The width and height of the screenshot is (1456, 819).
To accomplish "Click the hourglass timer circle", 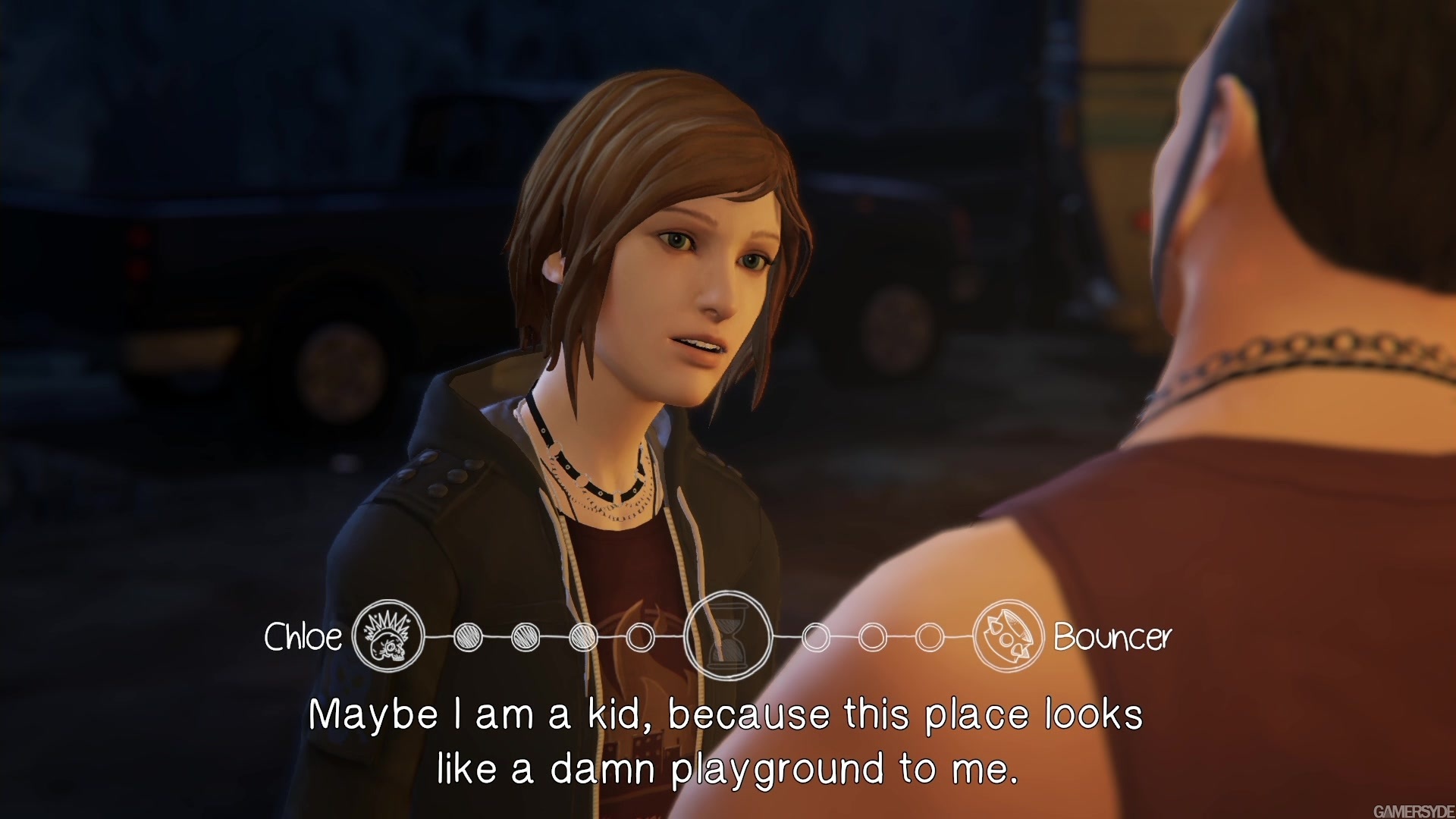I will click(x=728, y=635).
